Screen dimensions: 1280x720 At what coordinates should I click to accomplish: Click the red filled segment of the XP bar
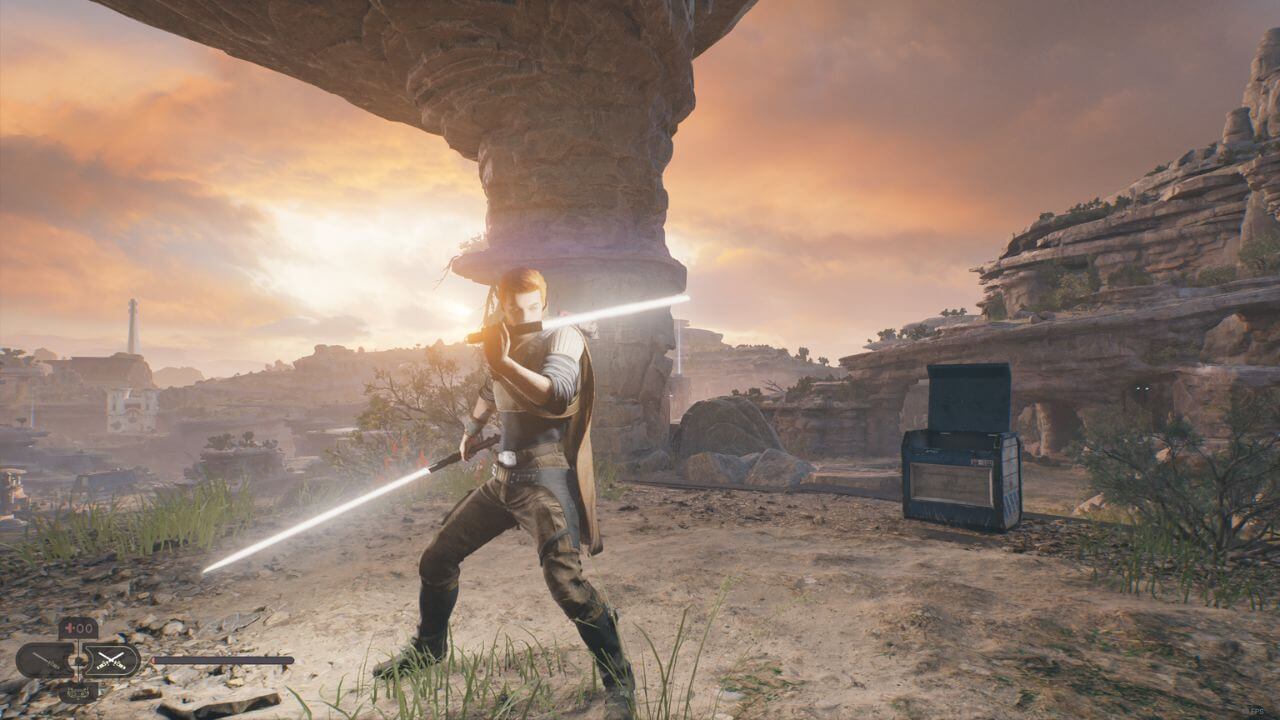click(x=154, y=660)
